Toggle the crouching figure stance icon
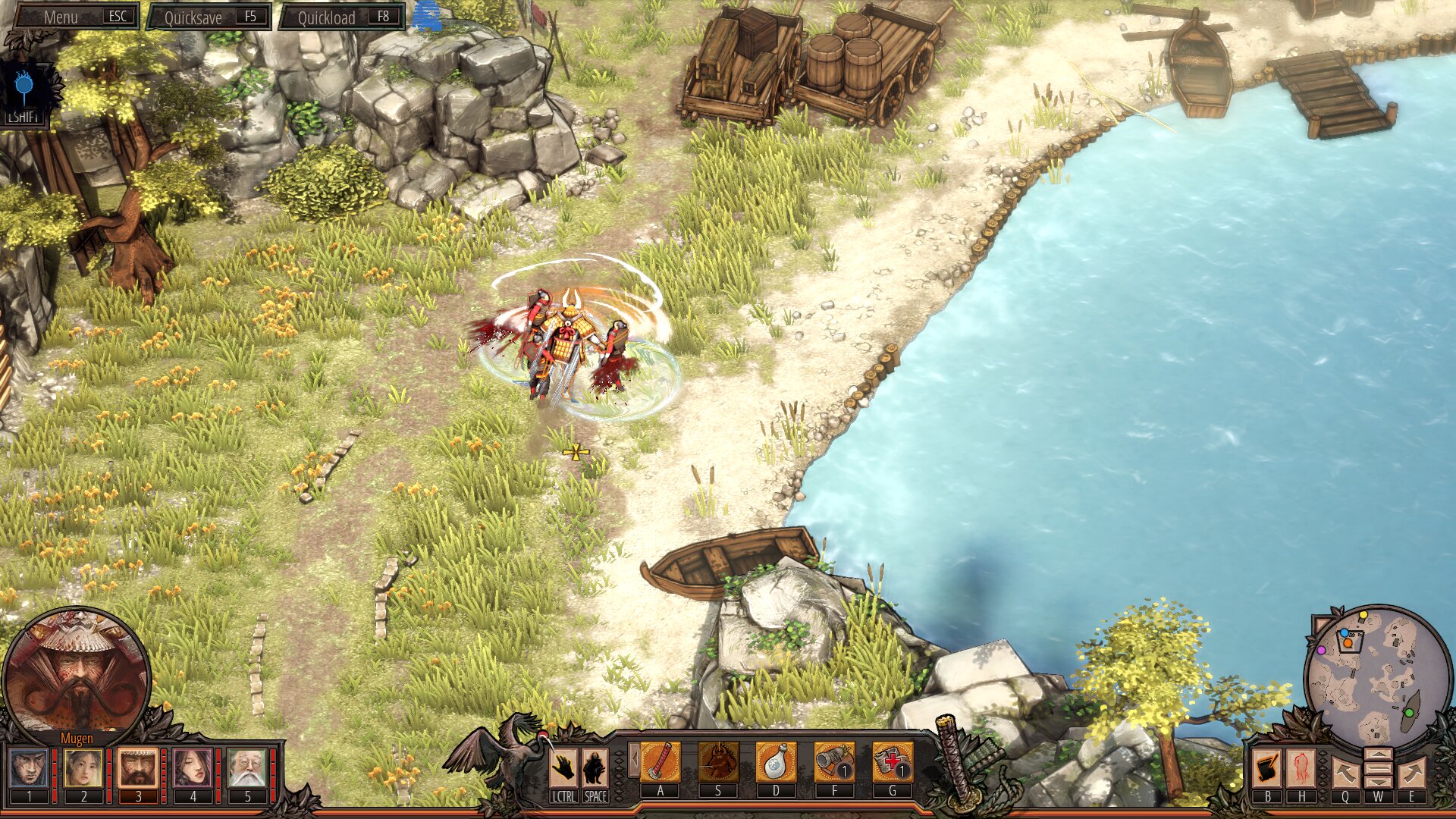This screenshot has width=1456, height=819. pyautogui.click(x=595, y=767)
